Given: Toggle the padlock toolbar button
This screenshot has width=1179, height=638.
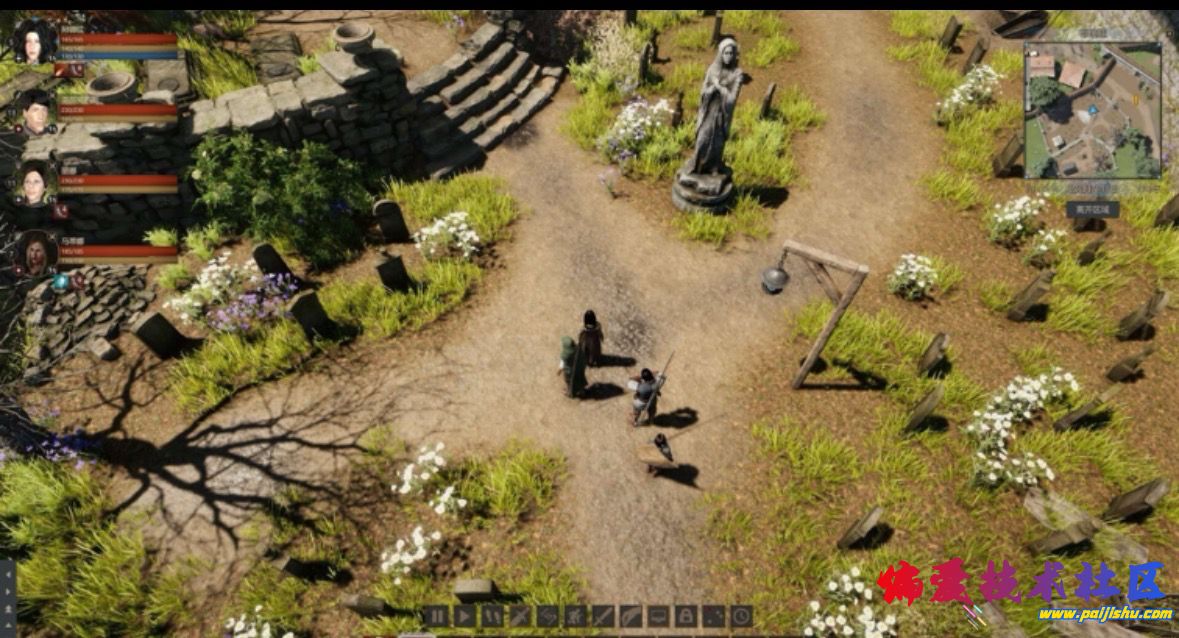Looking at the screenshot, I should (685, 616).
